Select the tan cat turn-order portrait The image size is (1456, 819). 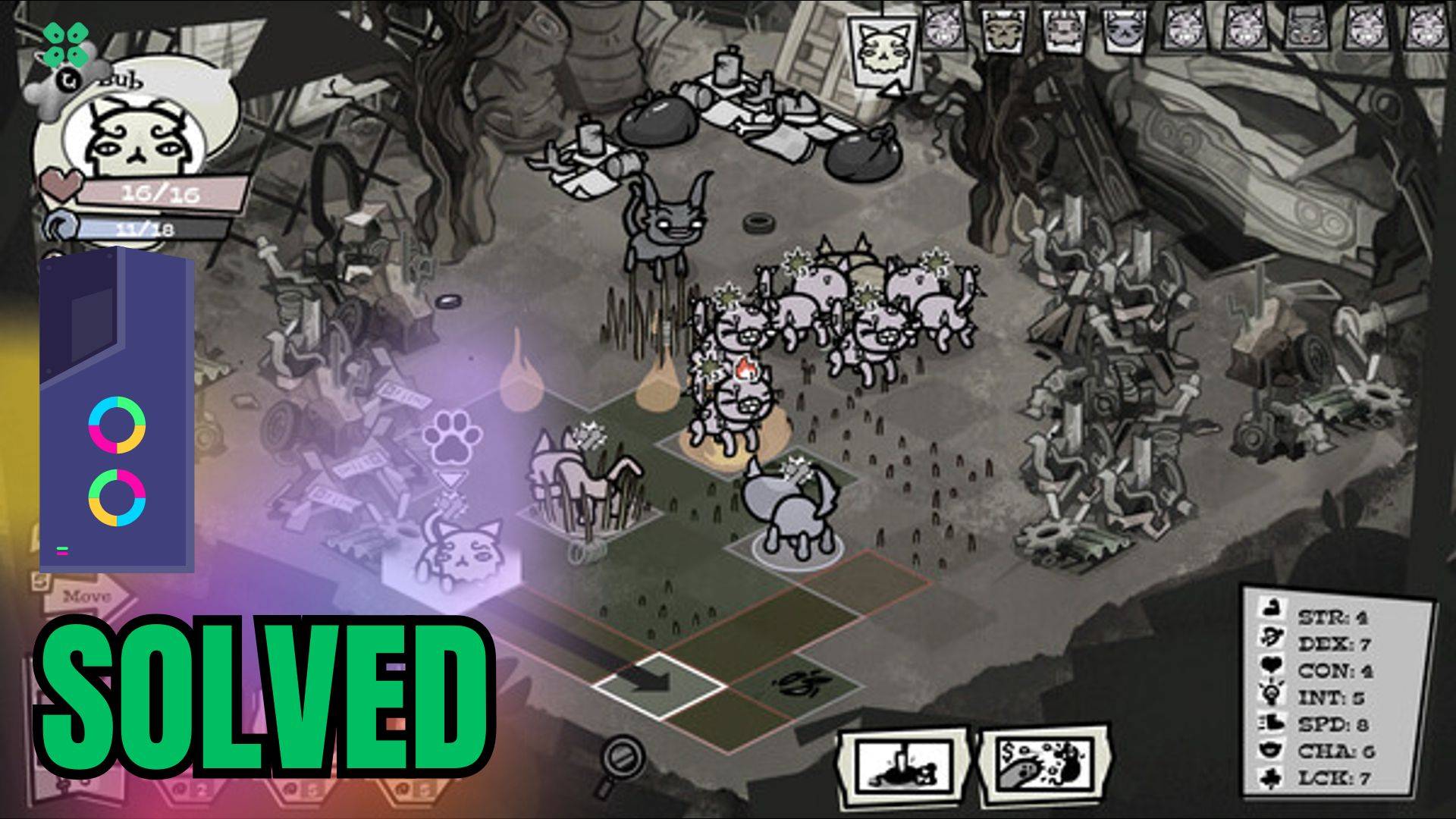click(1004, 32)
